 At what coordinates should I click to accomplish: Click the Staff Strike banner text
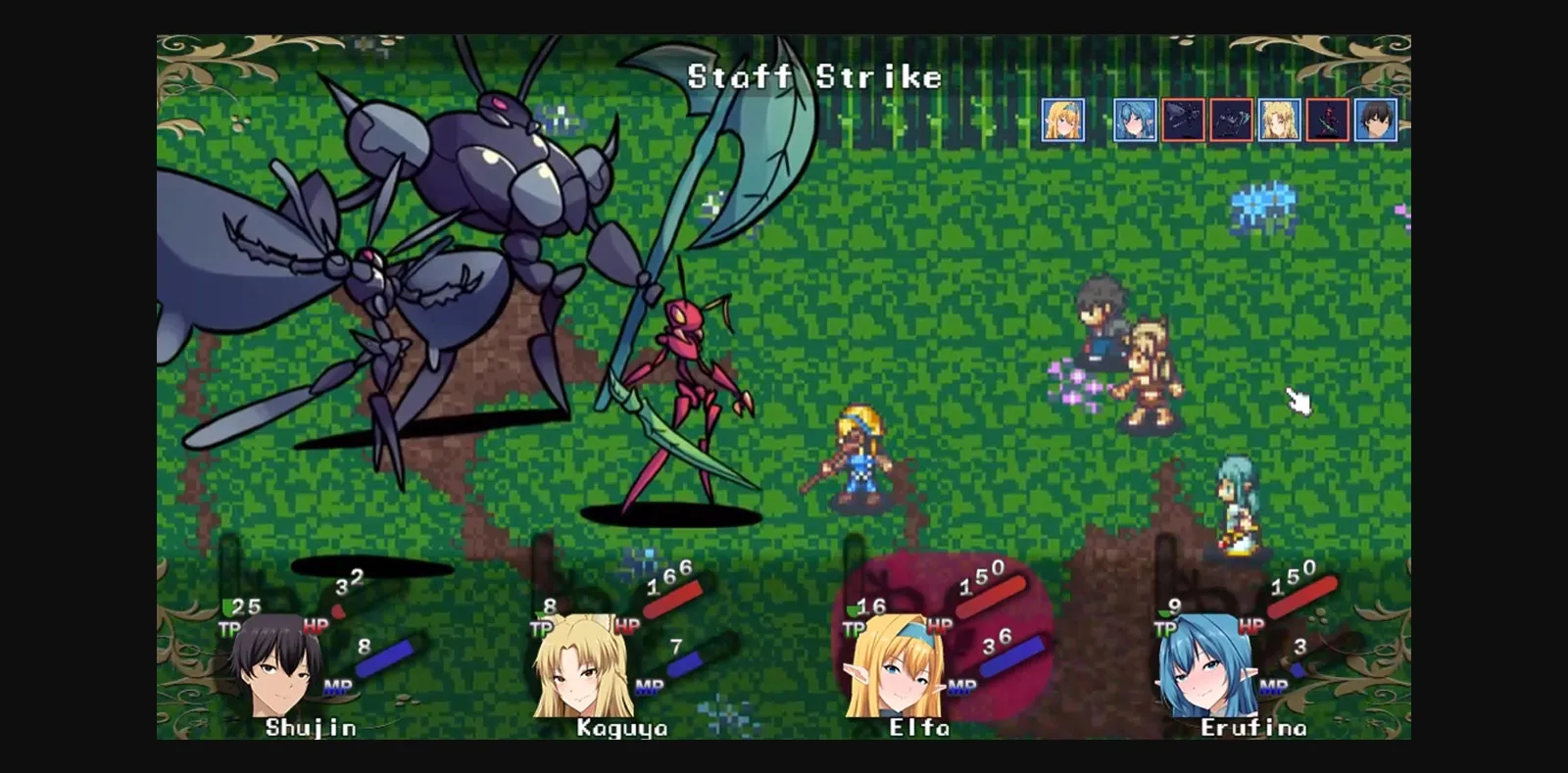(x=813, y=76)
